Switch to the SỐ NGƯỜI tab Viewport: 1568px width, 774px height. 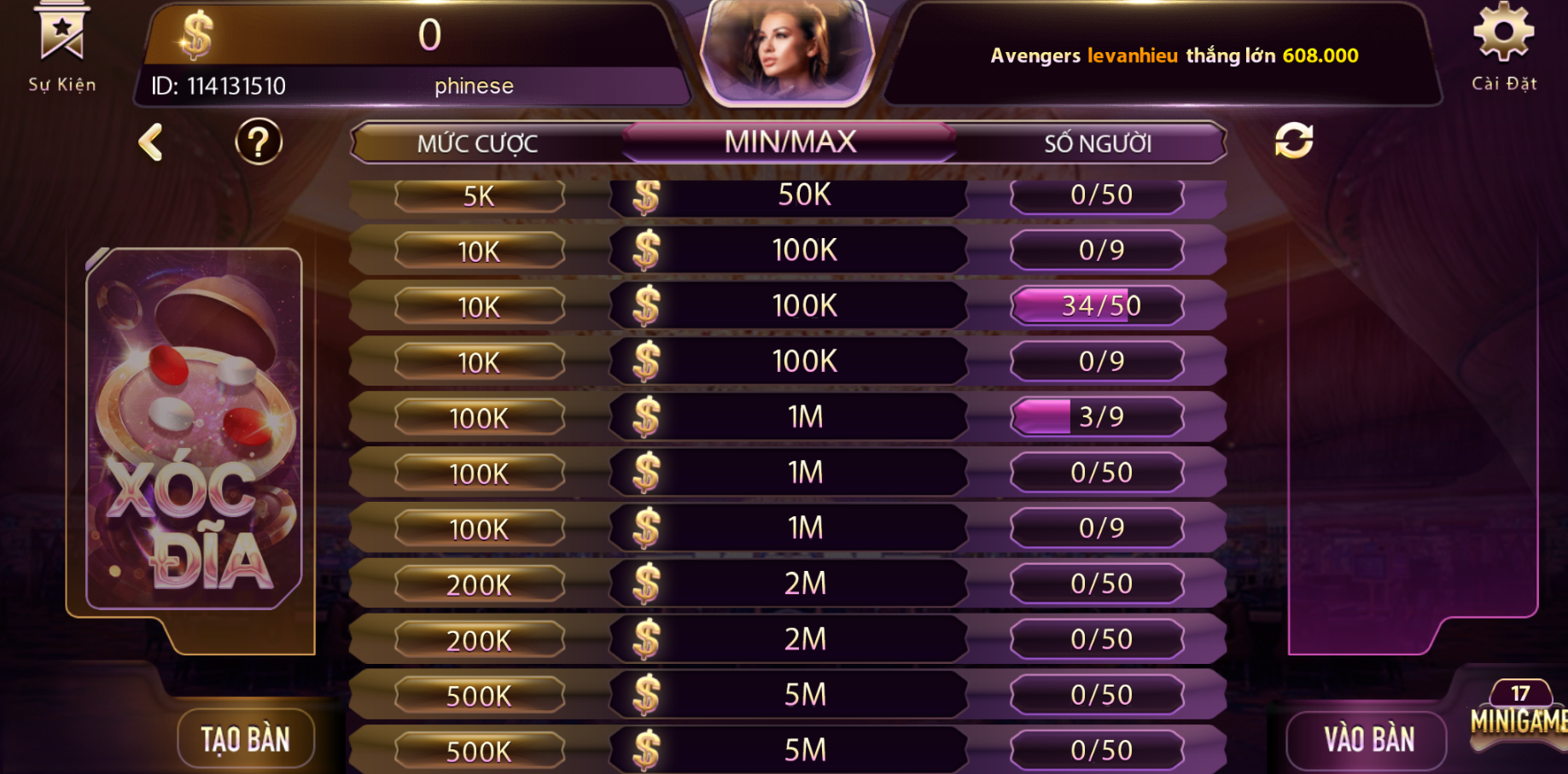(1099, 142)
